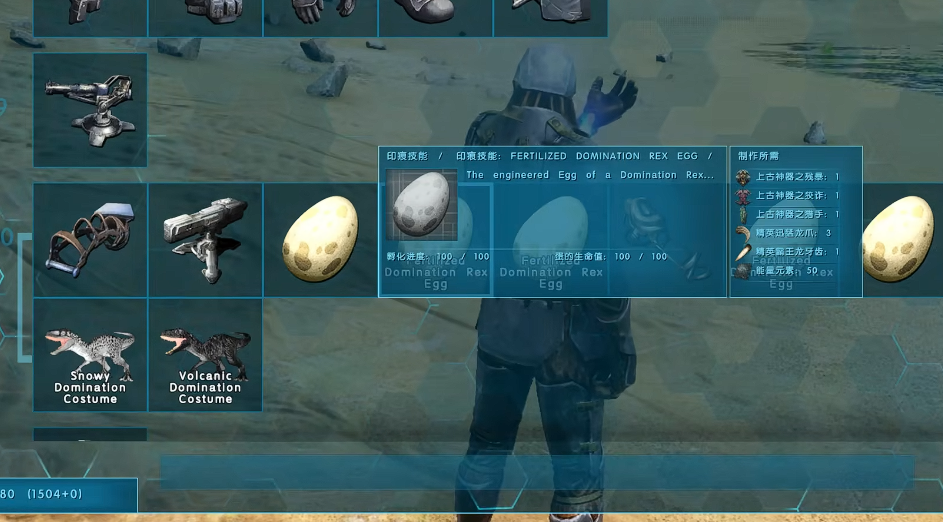Choose the Volcanic Domination Costume slot
The height and width of the screenshot is (522, 943).
coord(205,355)
